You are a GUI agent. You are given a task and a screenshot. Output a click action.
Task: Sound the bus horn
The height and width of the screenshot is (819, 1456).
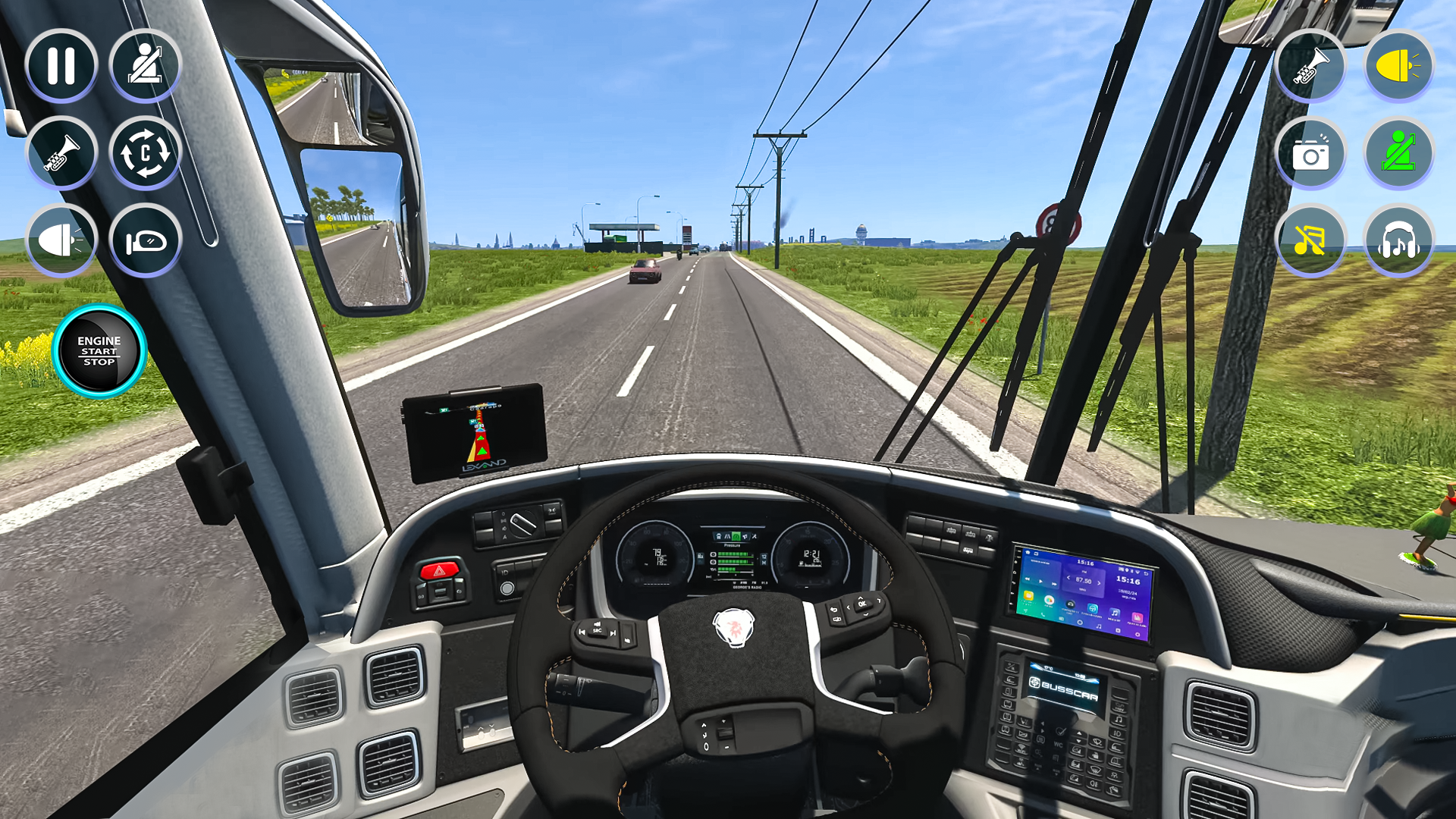tap(61, 152)
